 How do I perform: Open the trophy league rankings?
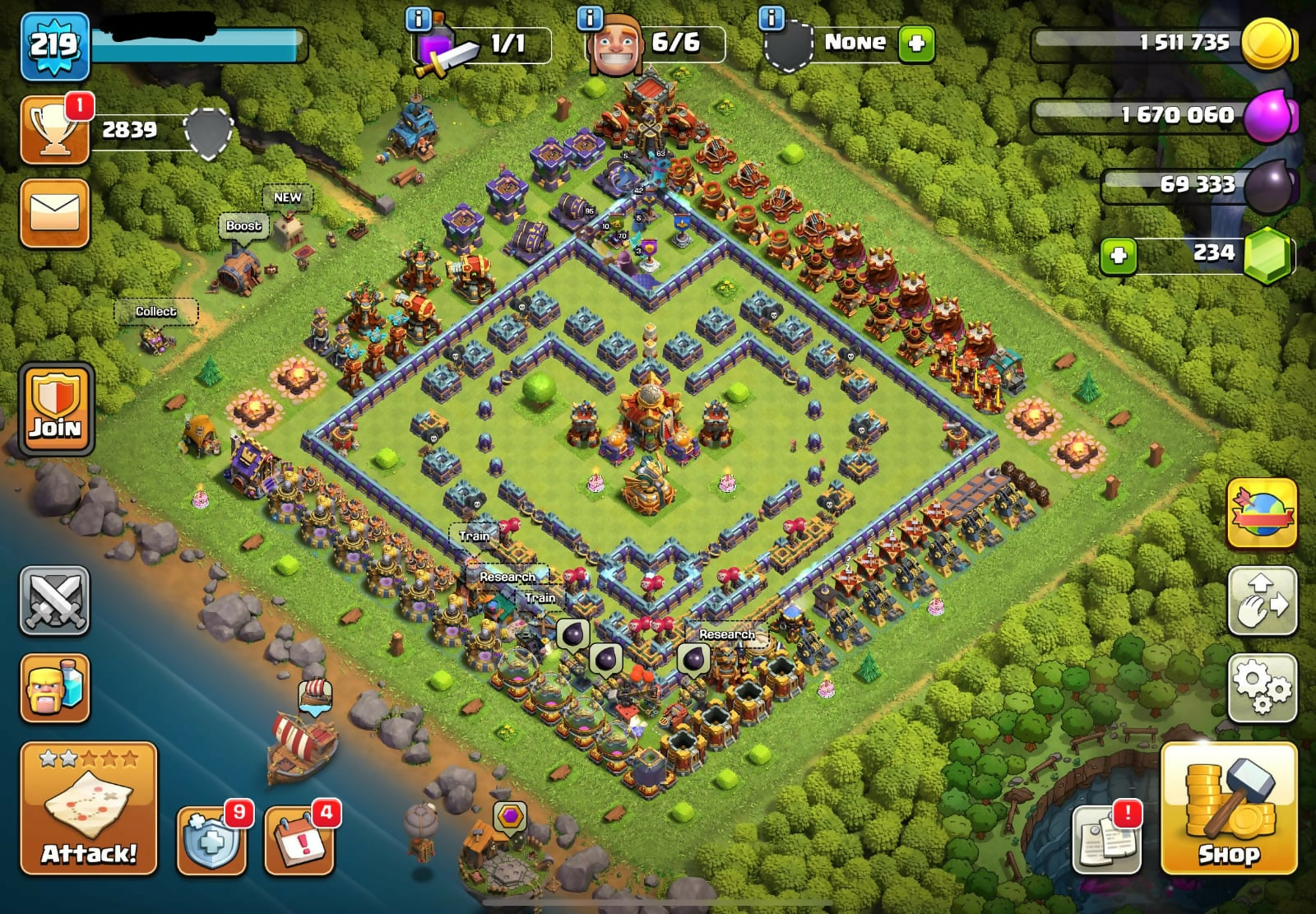[55, 130]
